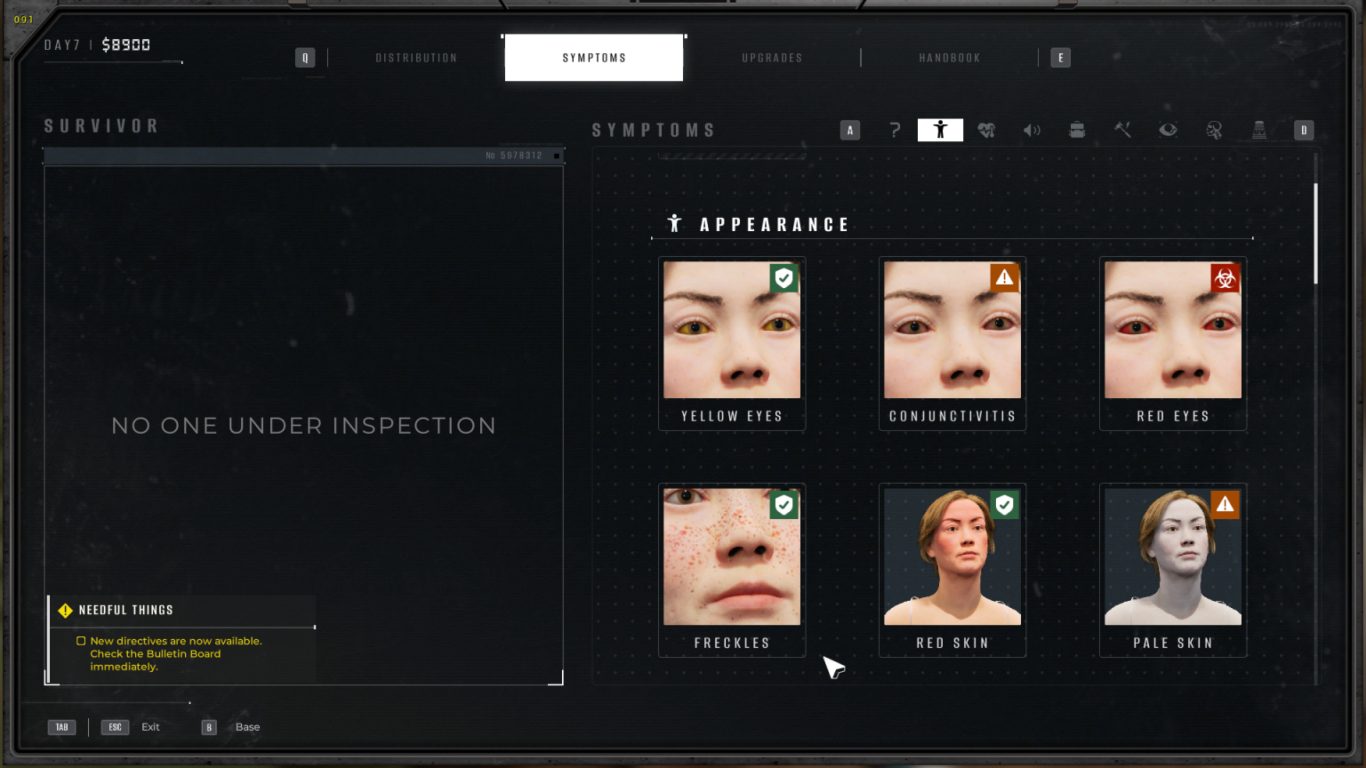The width and height of the screenshot is (1366, 768).
Task: Select the Symptoms tab
Action: (594, 58)
